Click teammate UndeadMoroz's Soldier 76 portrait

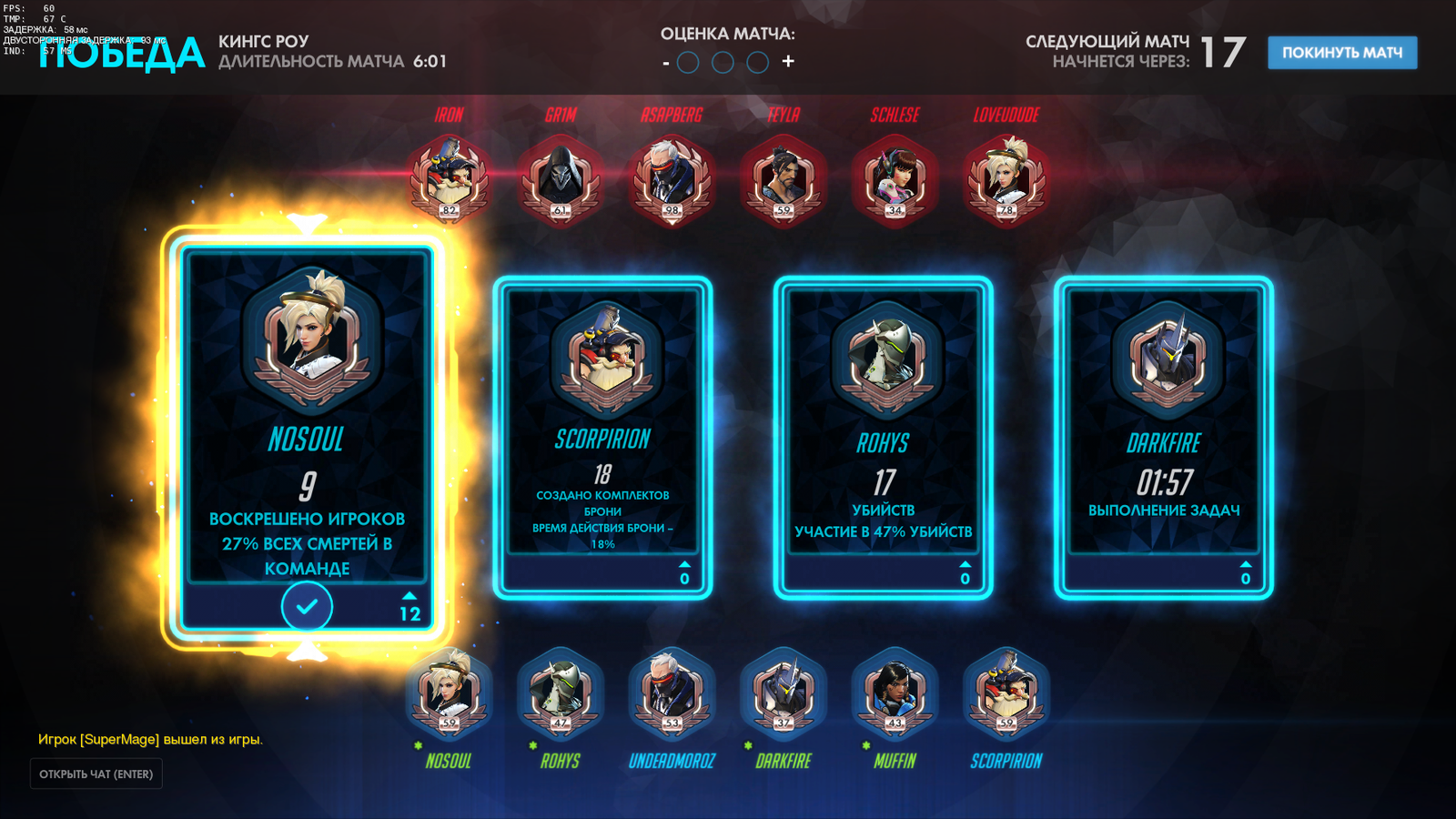pos(672,693)
